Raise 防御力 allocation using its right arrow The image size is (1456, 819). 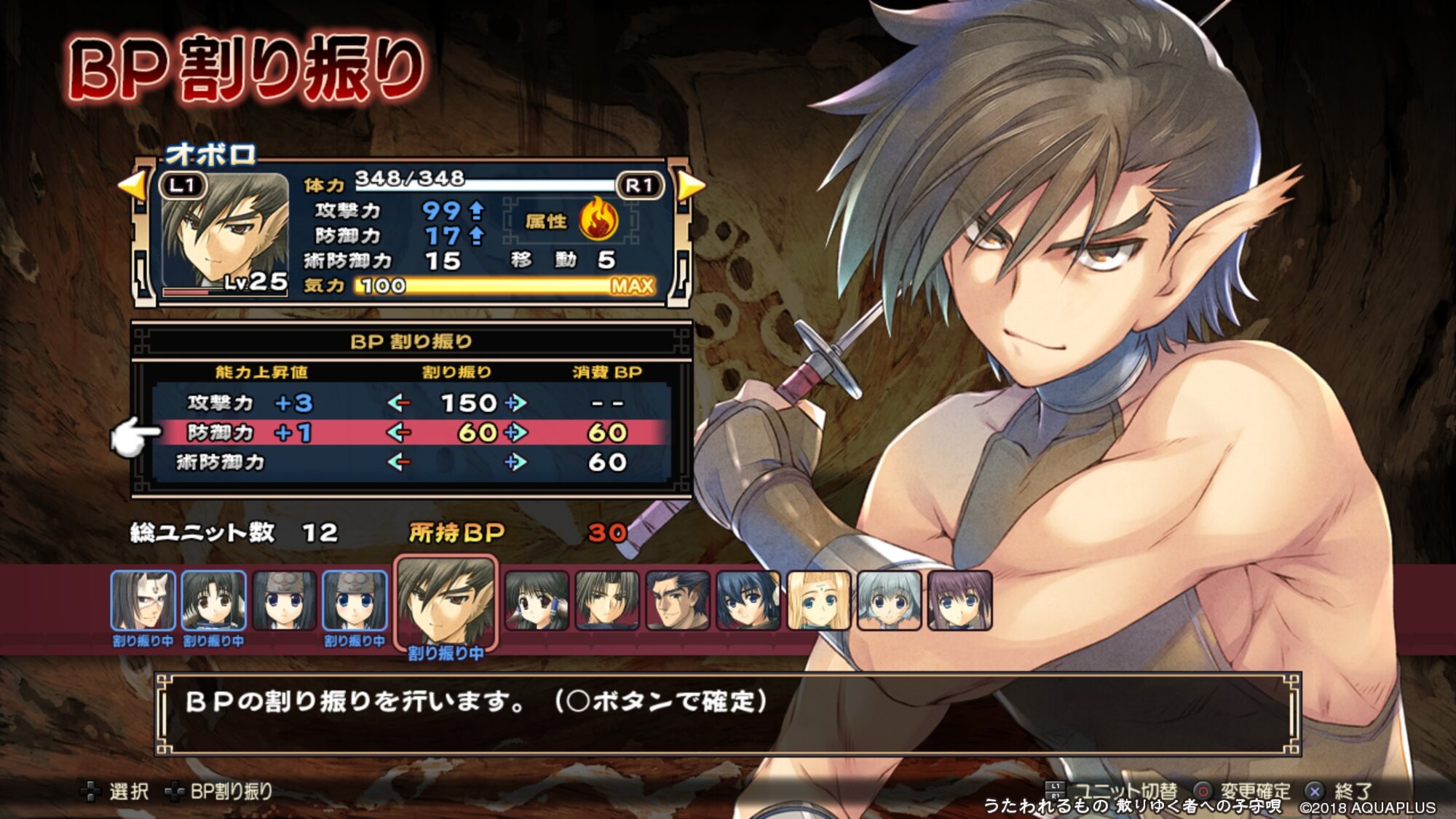(515, 432)
